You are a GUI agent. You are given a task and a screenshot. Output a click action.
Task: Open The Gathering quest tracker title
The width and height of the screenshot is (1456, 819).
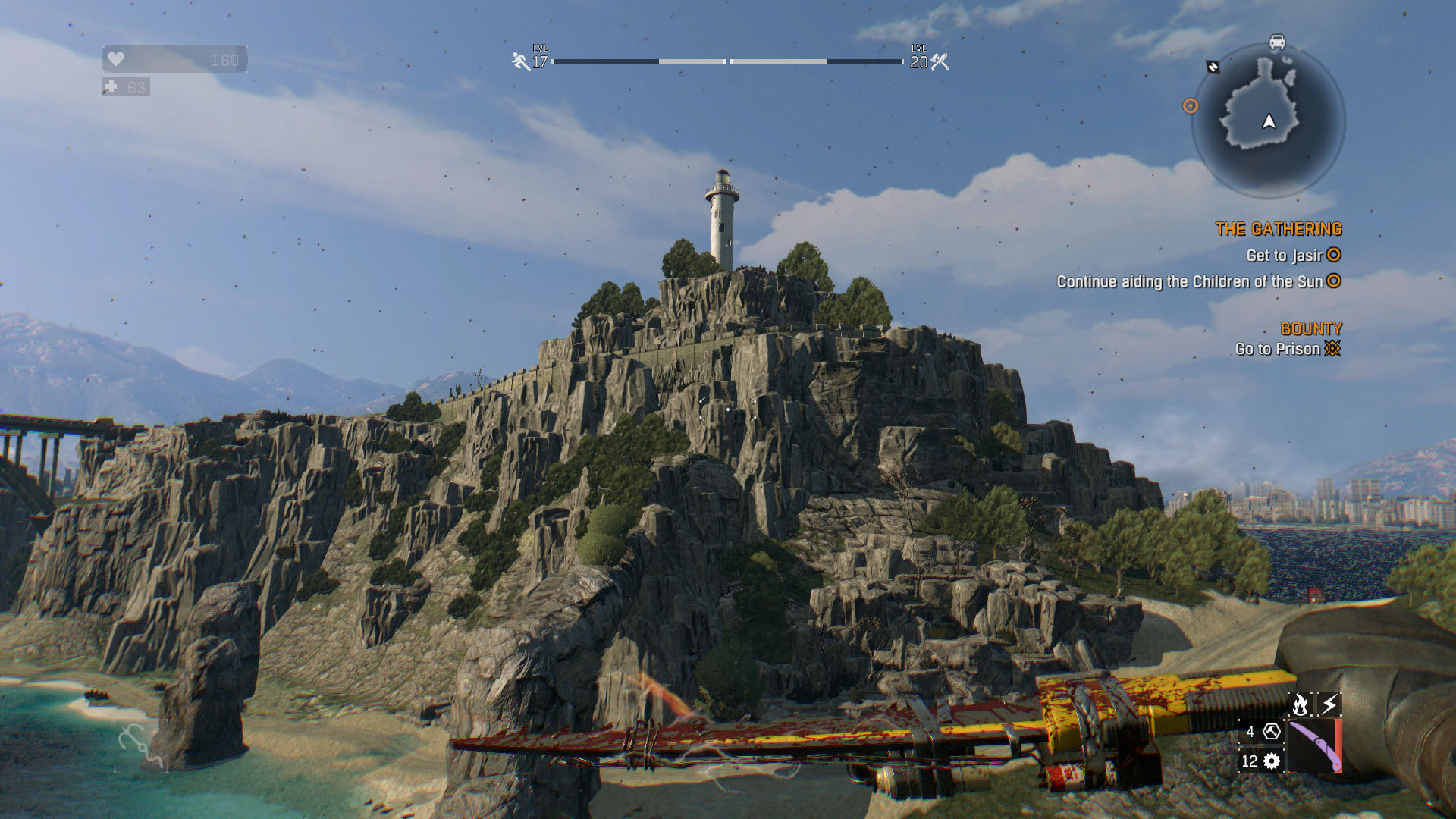coord(1278,229)
